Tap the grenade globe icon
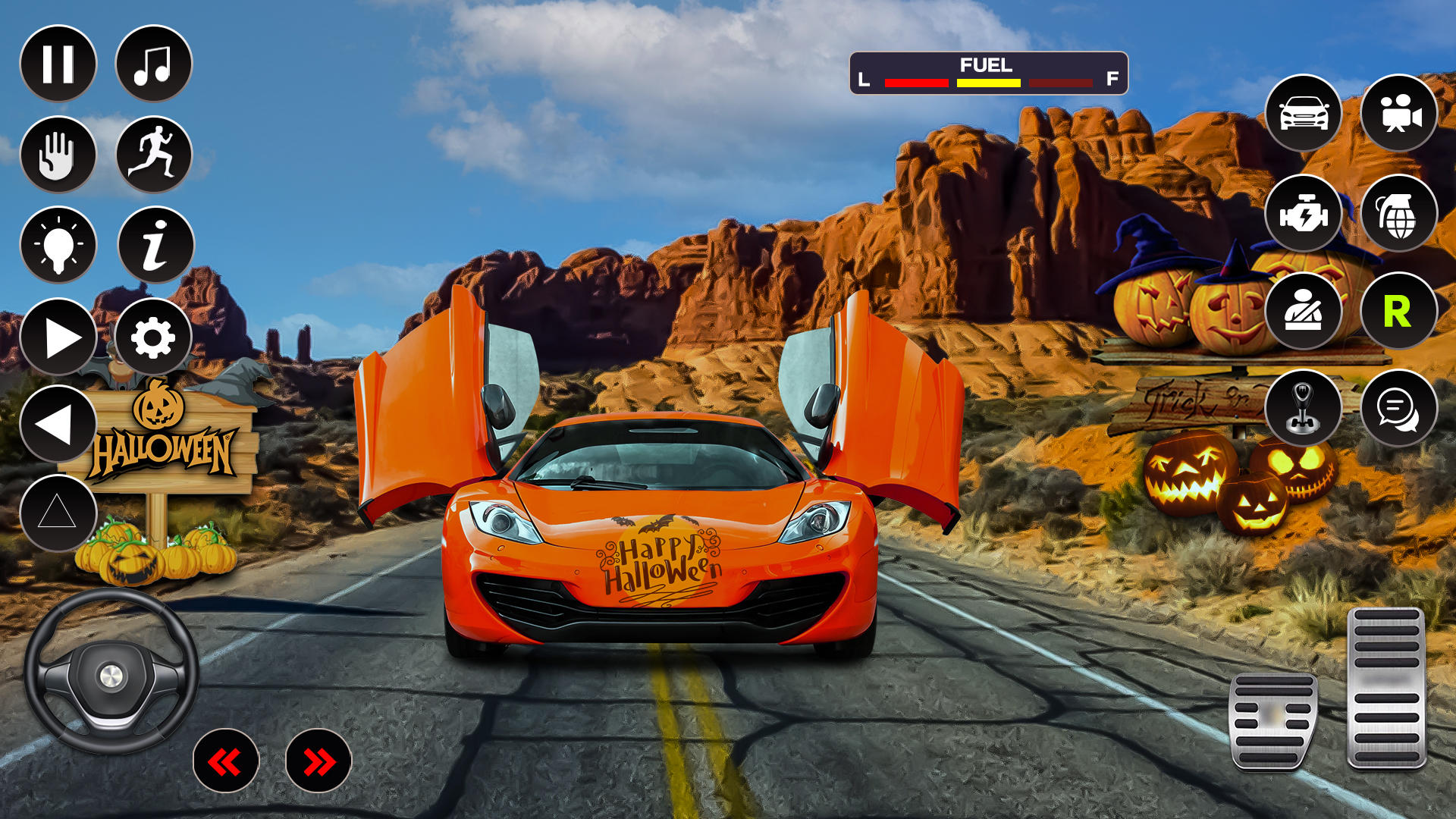1456x819 pixels. (x=1398, y=214)
